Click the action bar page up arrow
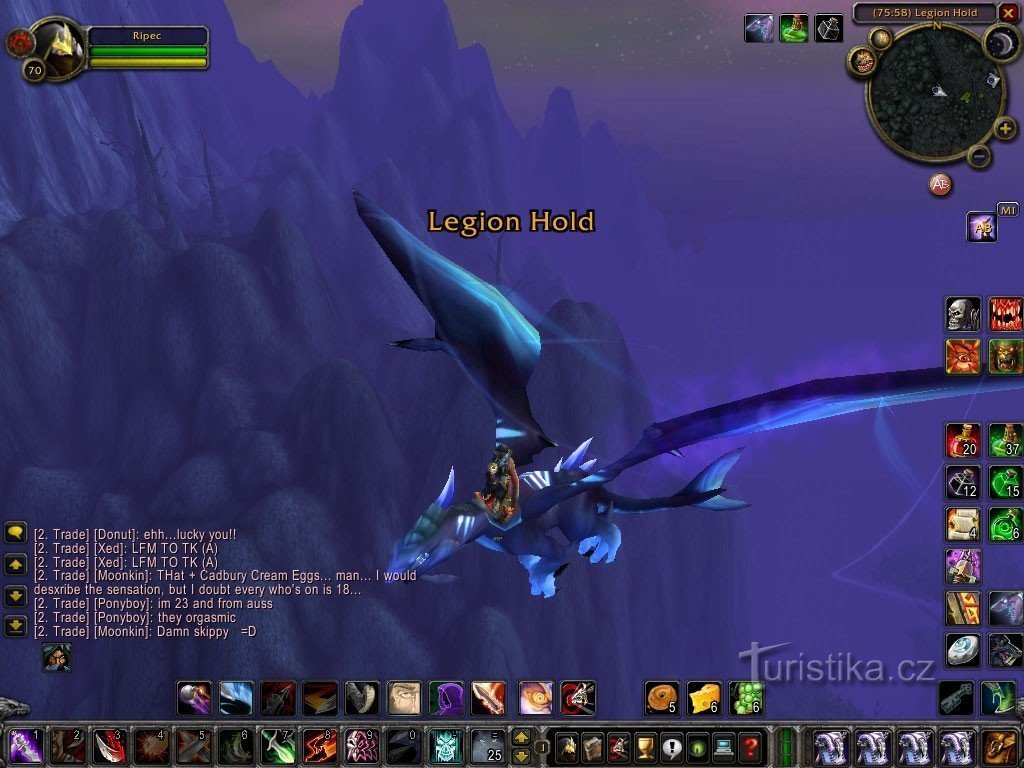The width and height of the screenshot is (1024, 768). [521, 738]
